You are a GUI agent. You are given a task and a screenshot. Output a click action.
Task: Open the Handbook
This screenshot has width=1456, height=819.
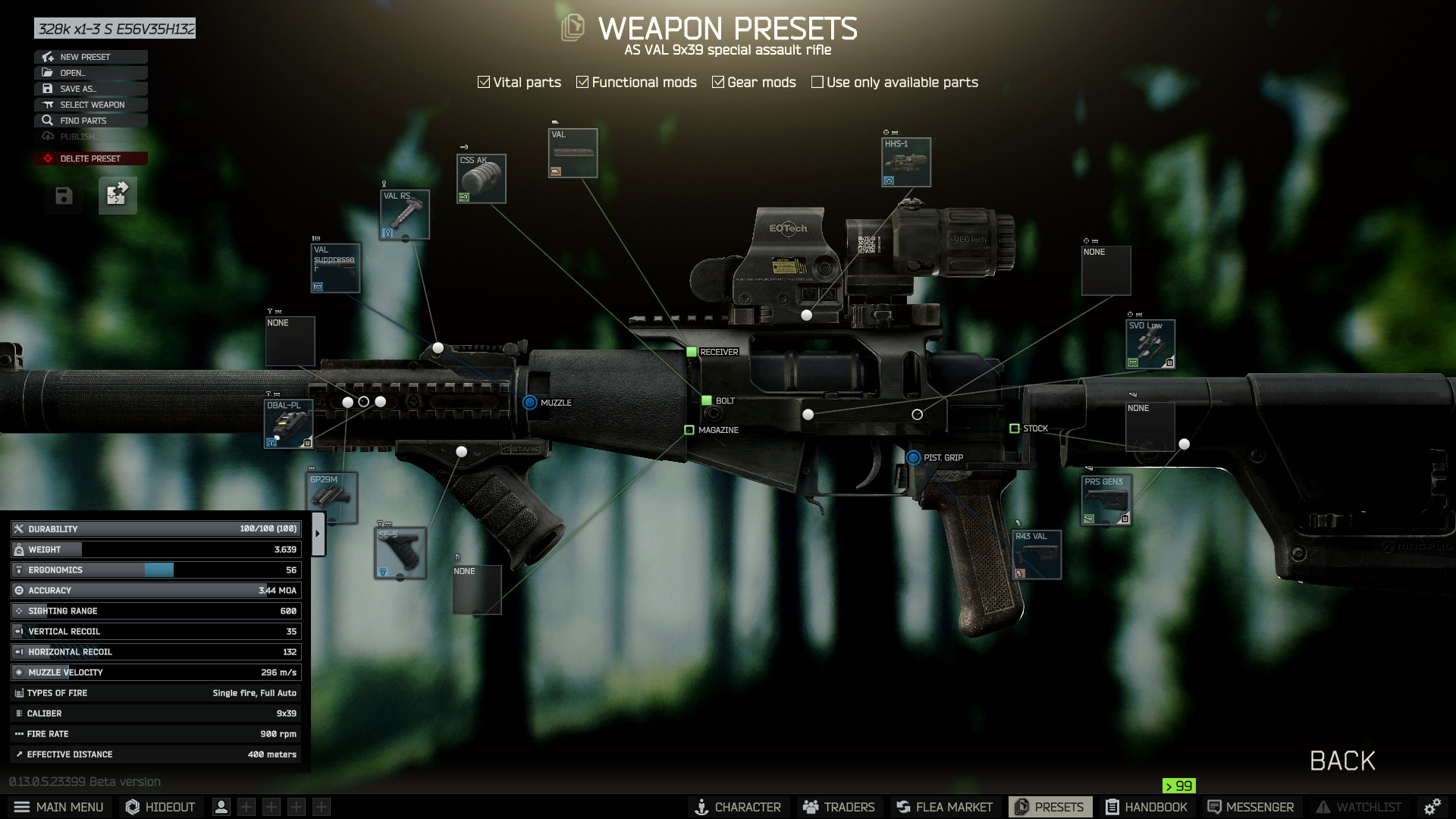(1147, 807)
